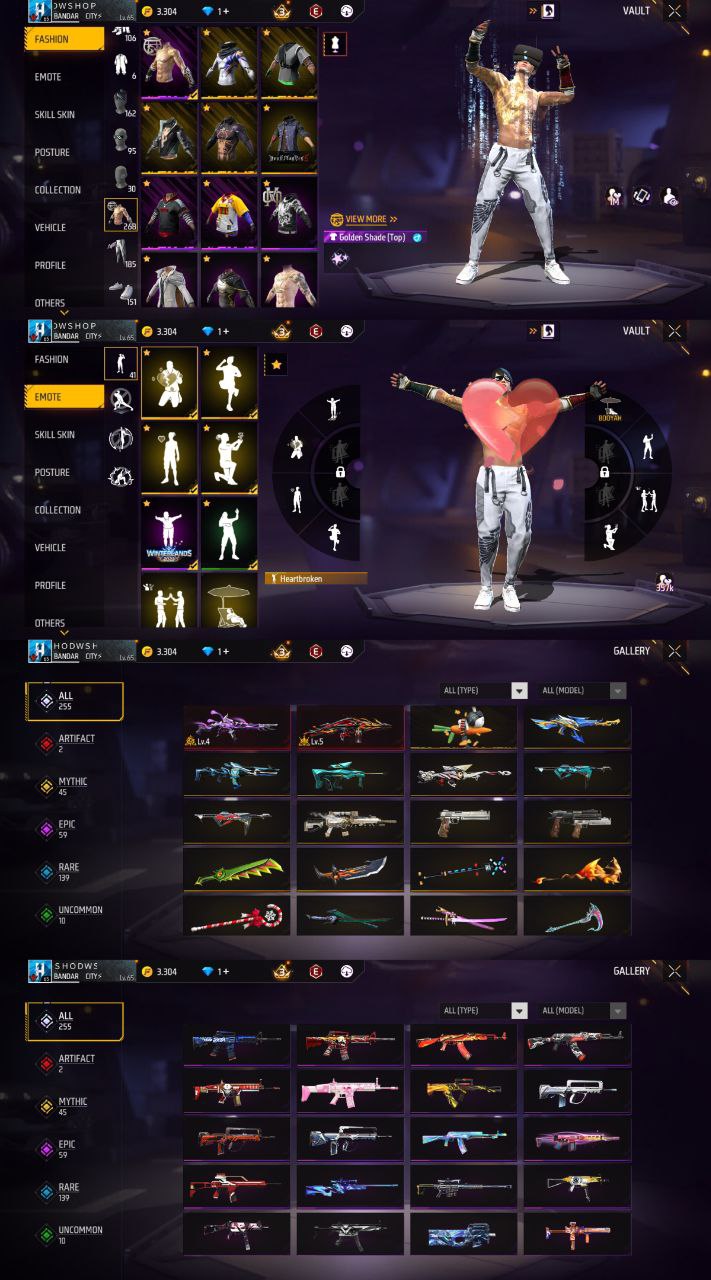
Task: Select the Lv.4 purple weapon skin
Action: 237,727
